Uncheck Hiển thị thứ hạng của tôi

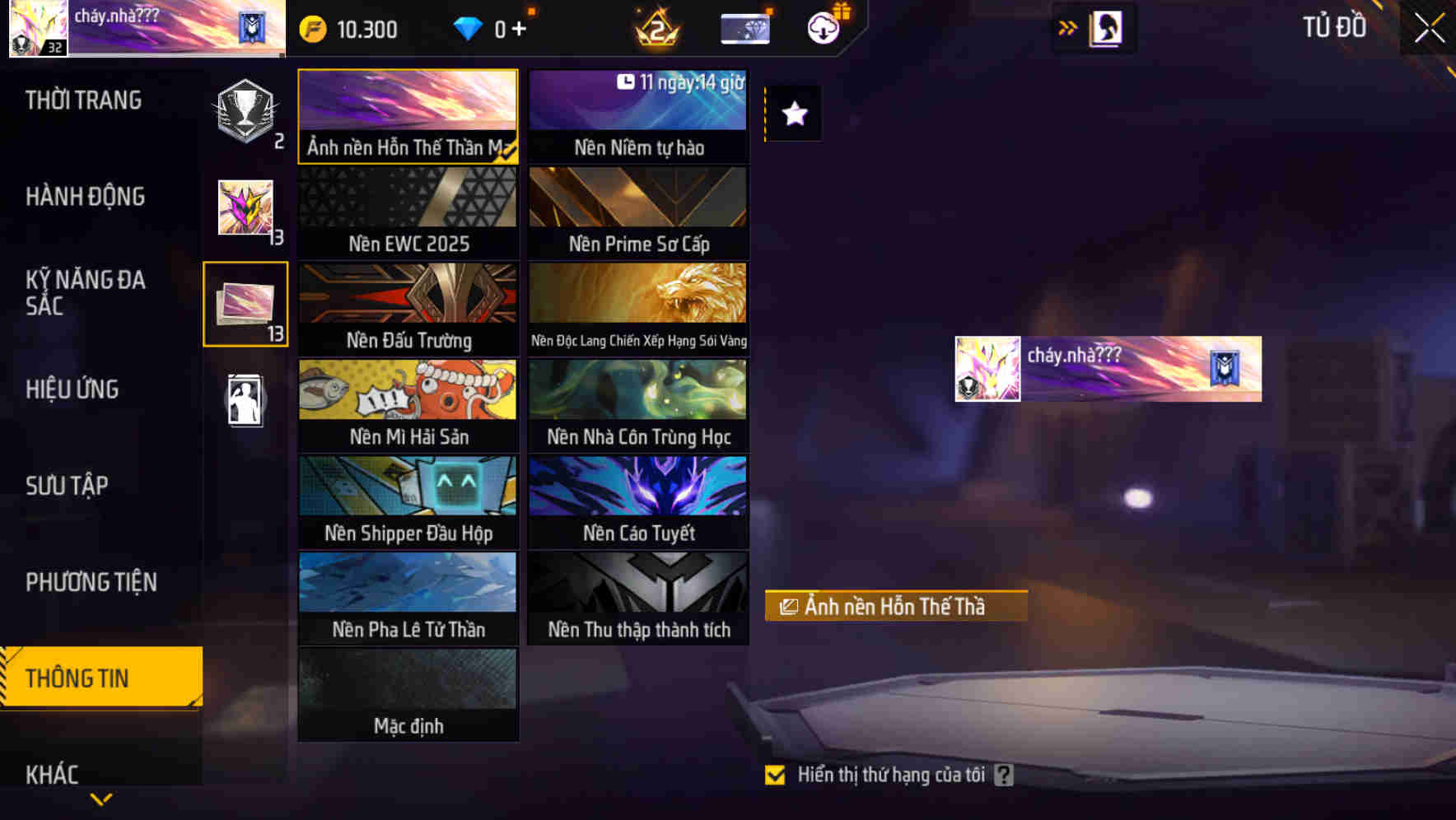775,774
